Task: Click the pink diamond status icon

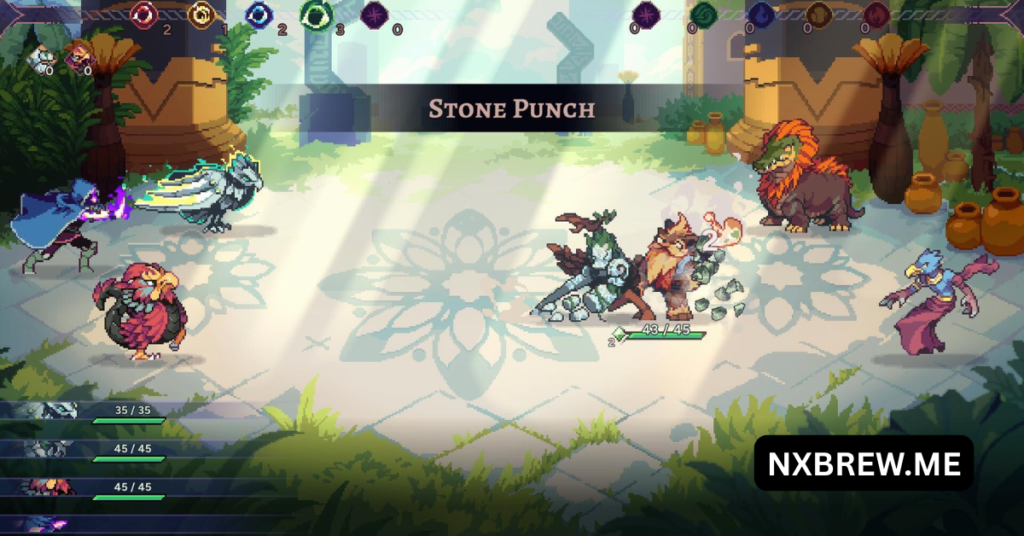Action: [x=78, y=56]
